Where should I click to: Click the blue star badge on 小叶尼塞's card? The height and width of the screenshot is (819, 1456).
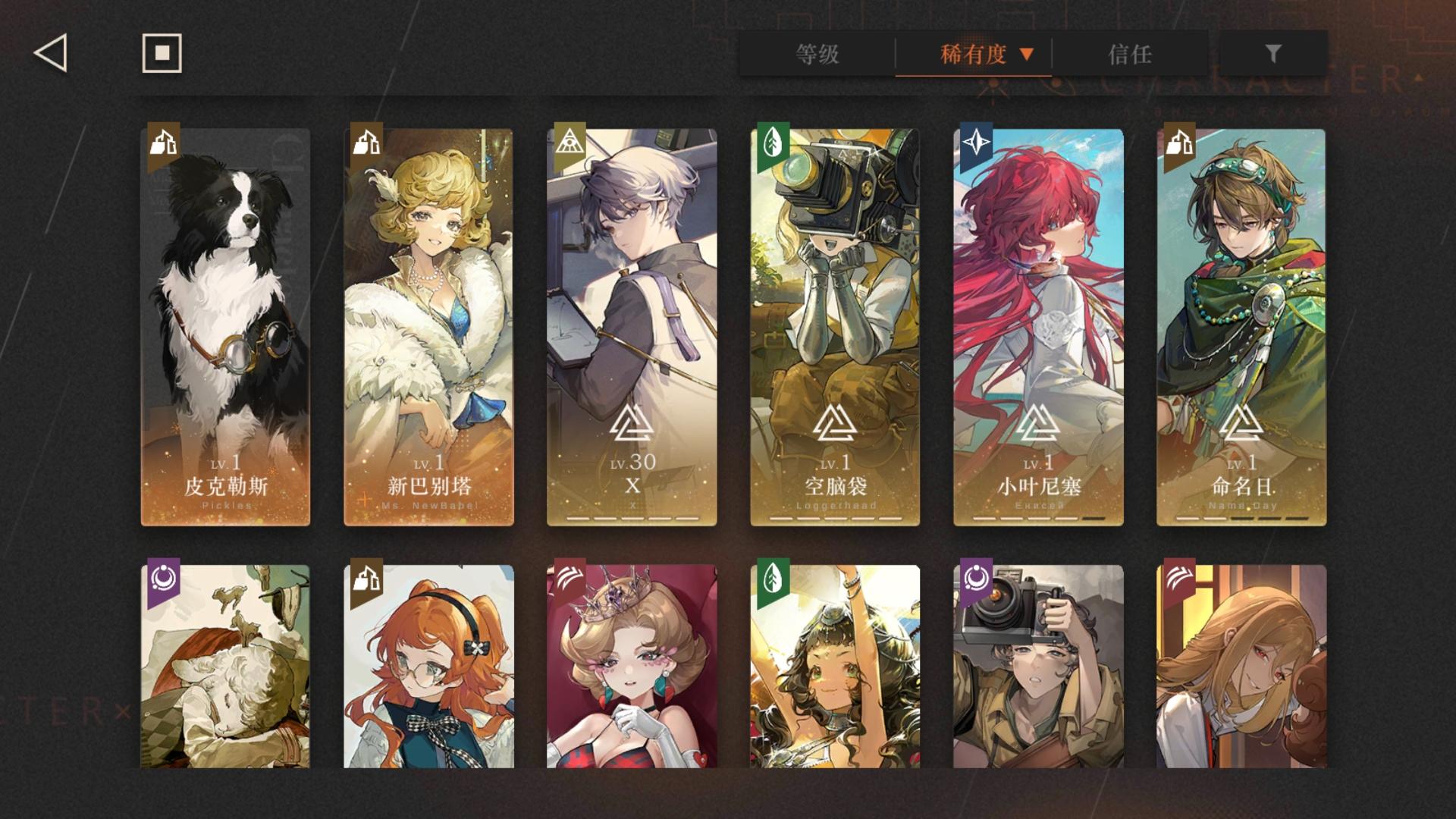pos(976,143)
